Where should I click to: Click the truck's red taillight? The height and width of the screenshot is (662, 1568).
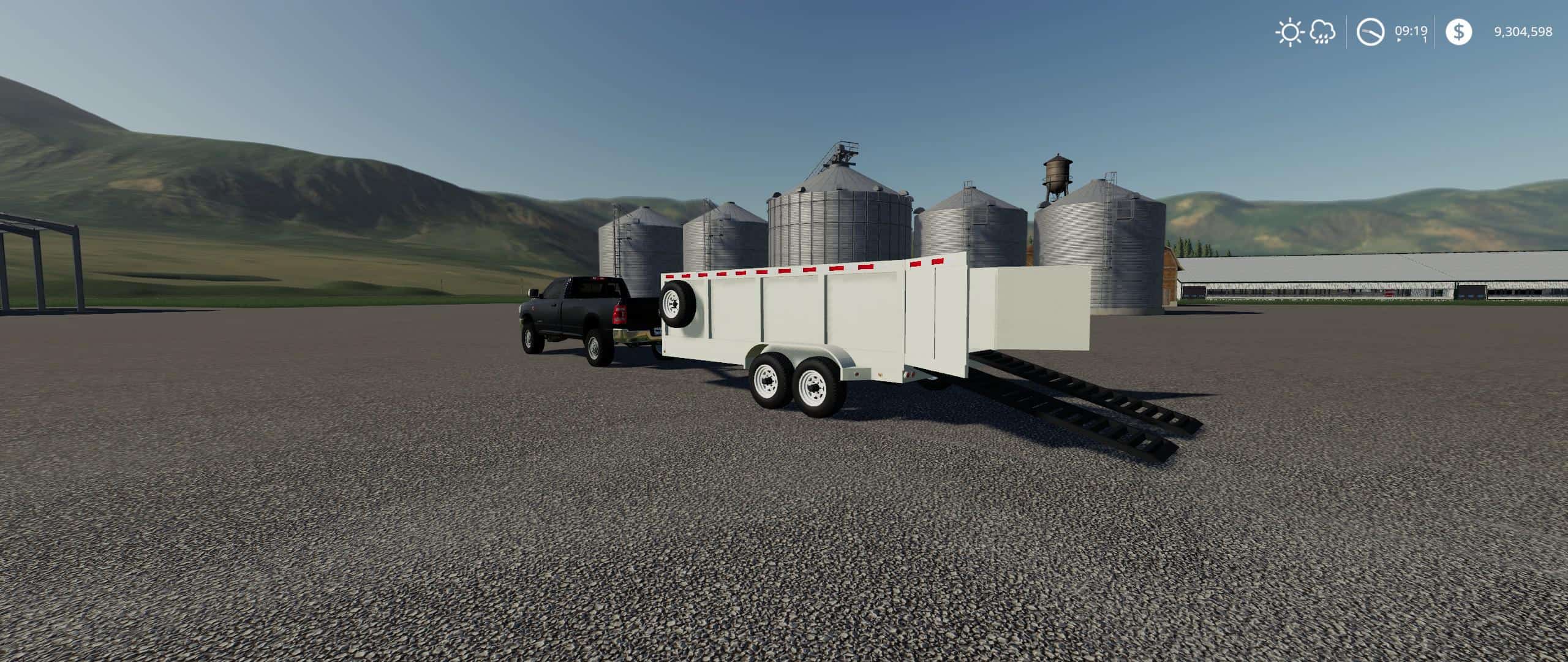(x=620, y=314)
